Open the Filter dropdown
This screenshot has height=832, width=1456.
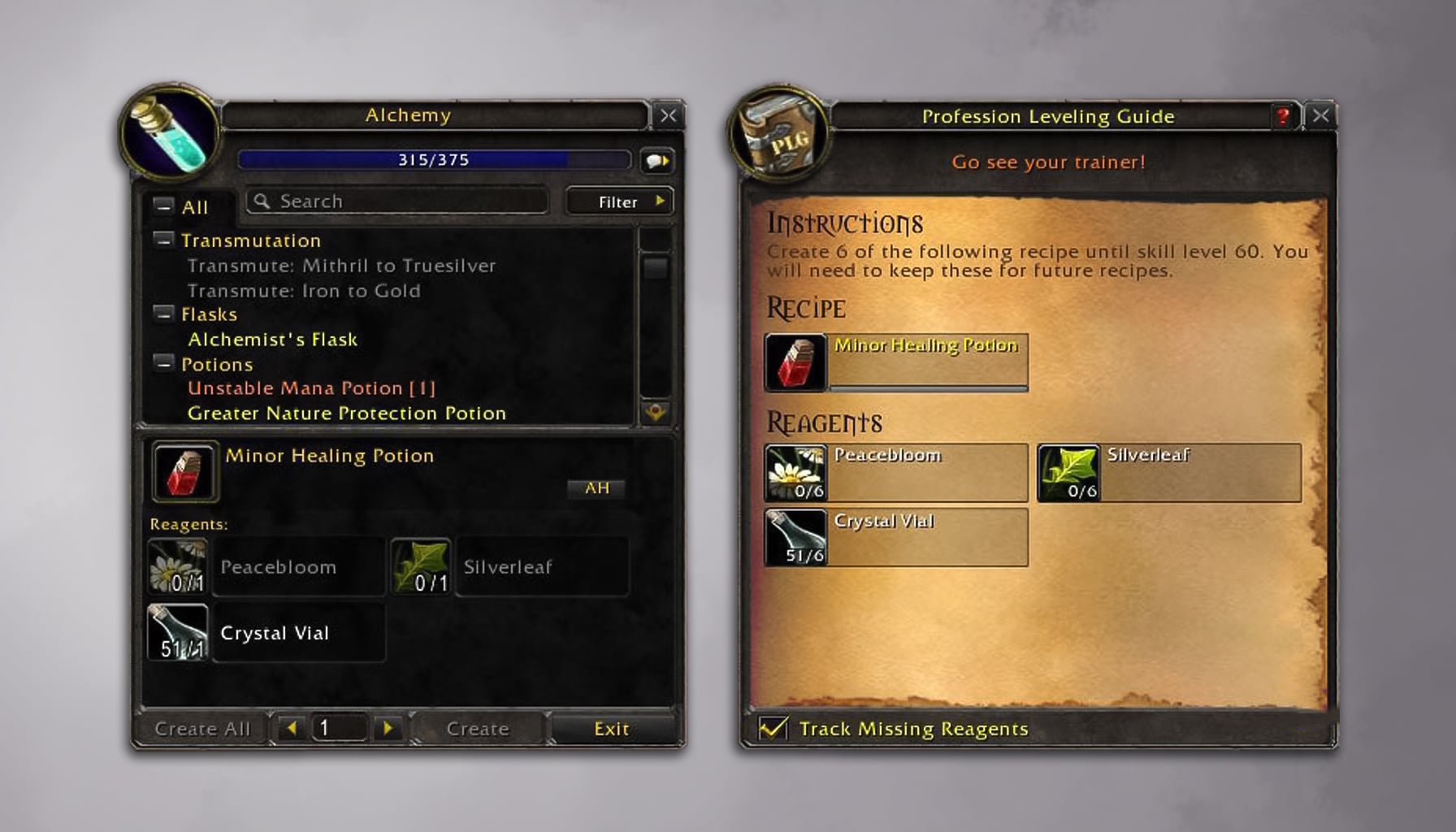pyautogui.click(x=617, y=201)
